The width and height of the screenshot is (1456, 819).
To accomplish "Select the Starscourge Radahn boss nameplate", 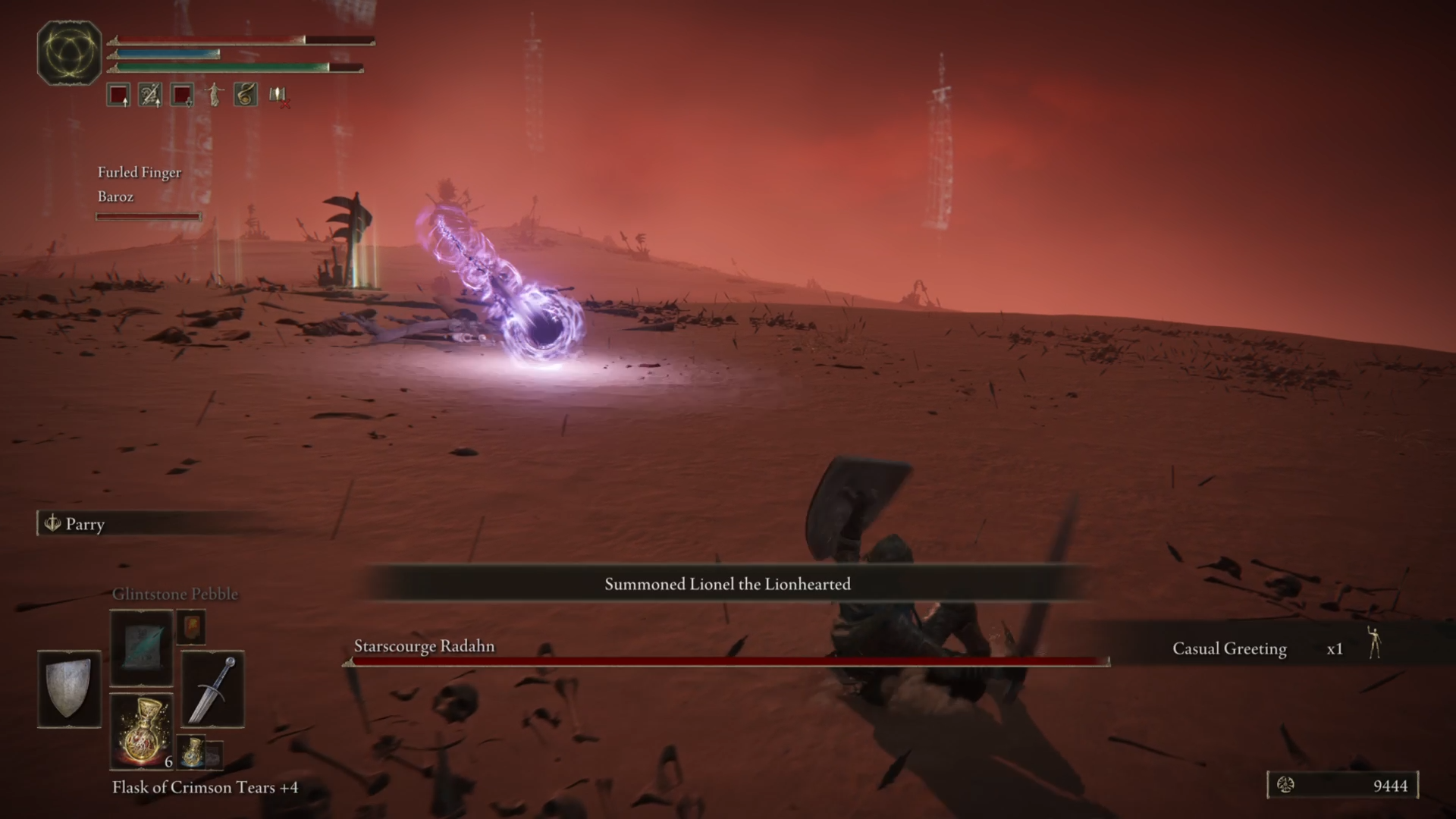I will click(423, 646).
